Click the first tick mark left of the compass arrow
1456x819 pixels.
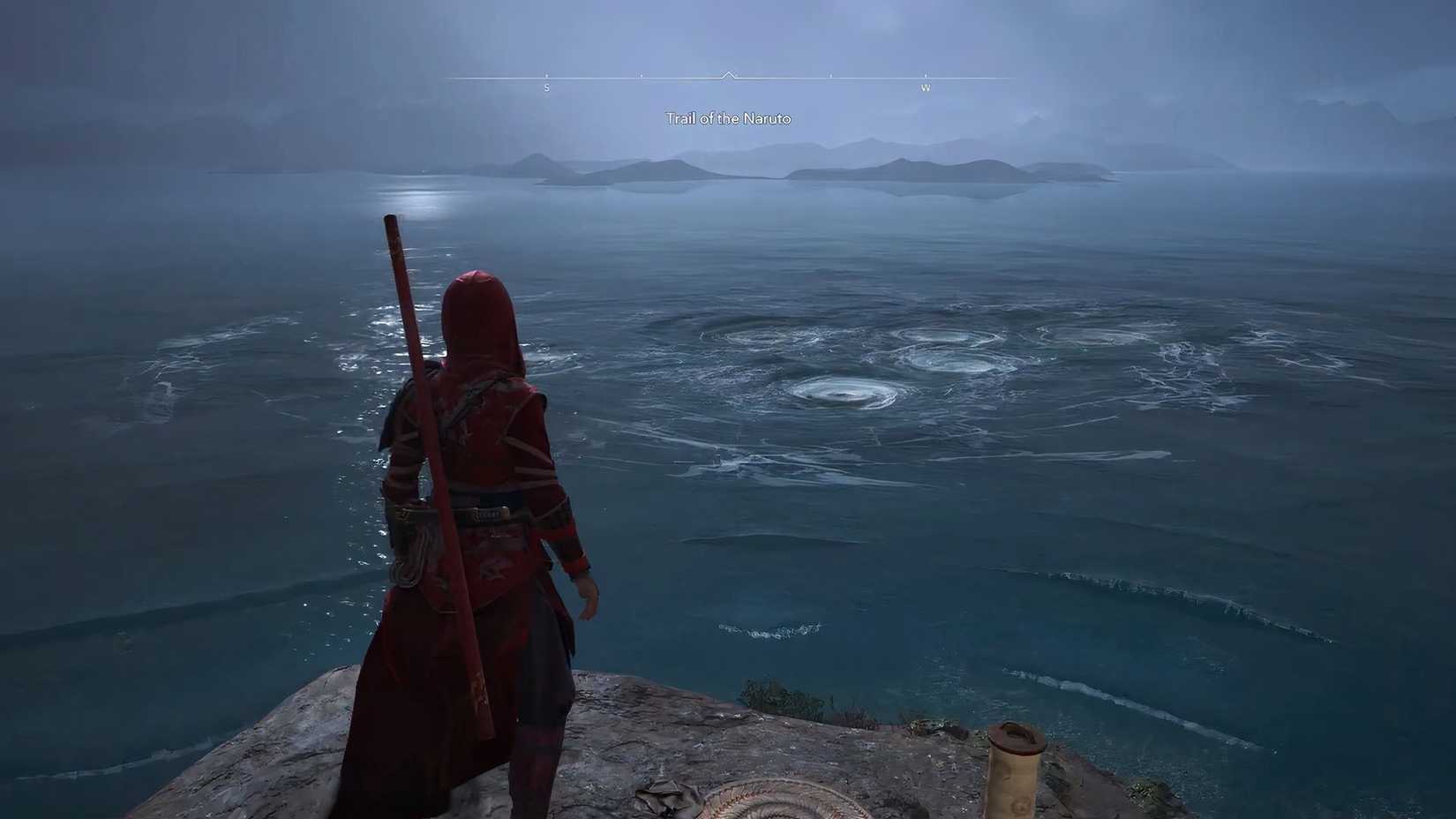[642, 76]
